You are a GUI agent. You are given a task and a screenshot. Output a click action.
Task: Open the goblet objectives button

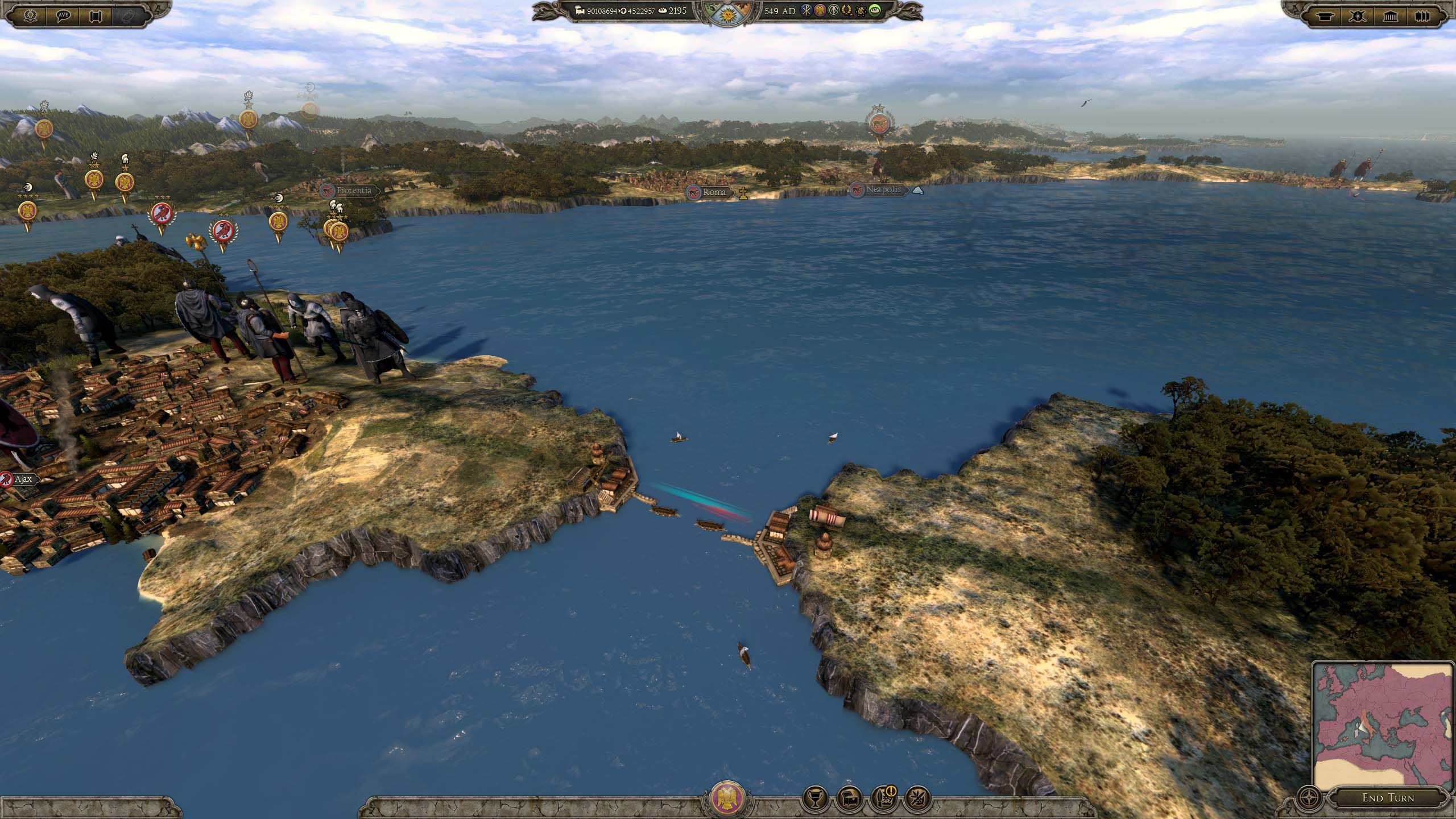pos(814,797)
